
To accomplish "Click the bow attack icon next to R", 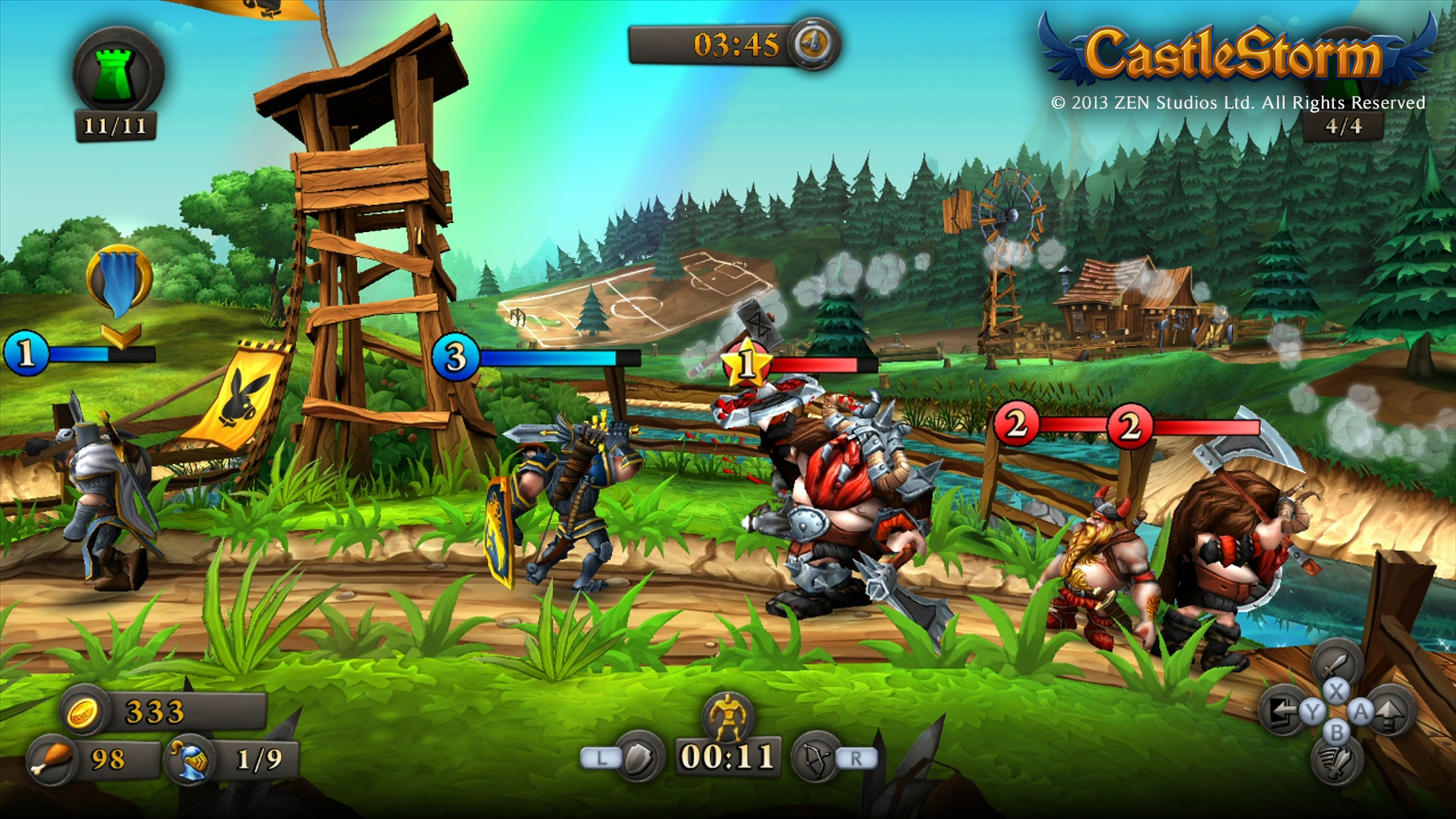I will pyautogui.click(x=816, y=758).
